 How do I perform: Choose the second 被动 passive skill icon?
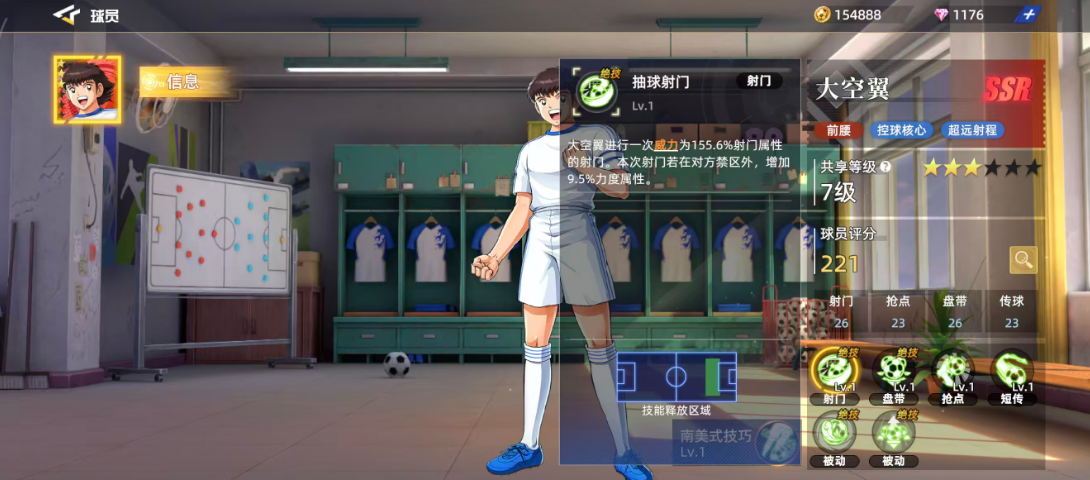(x=893, y=433)
